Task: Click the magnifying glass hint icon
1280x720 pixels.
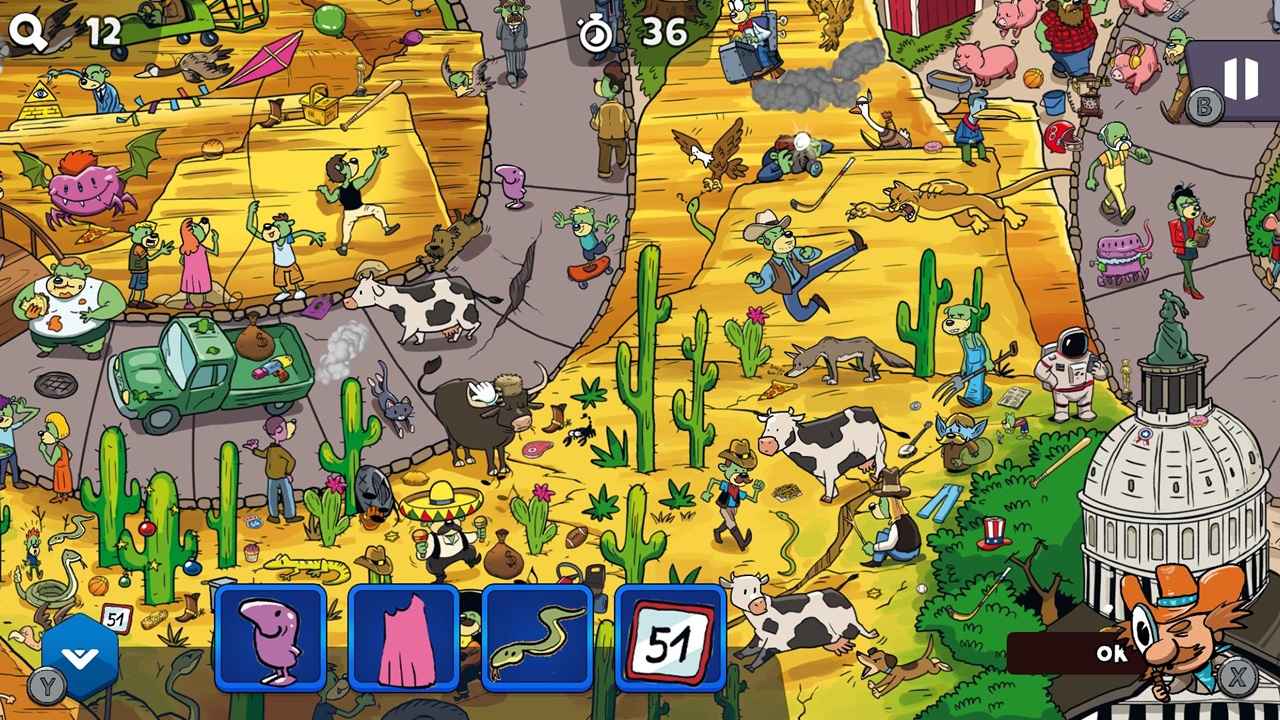Action: tap(30, 31)
